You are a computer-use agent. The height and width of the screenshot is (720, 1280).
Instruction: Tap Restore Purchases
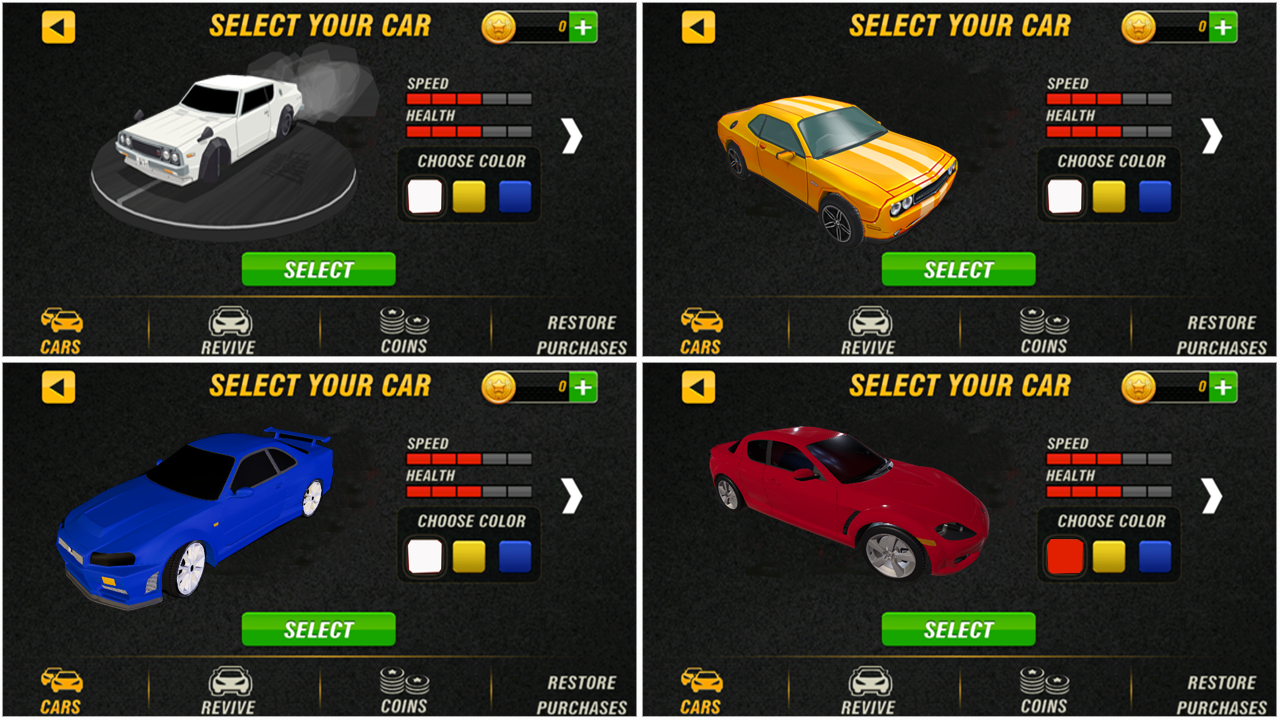[x=582, y=331]
